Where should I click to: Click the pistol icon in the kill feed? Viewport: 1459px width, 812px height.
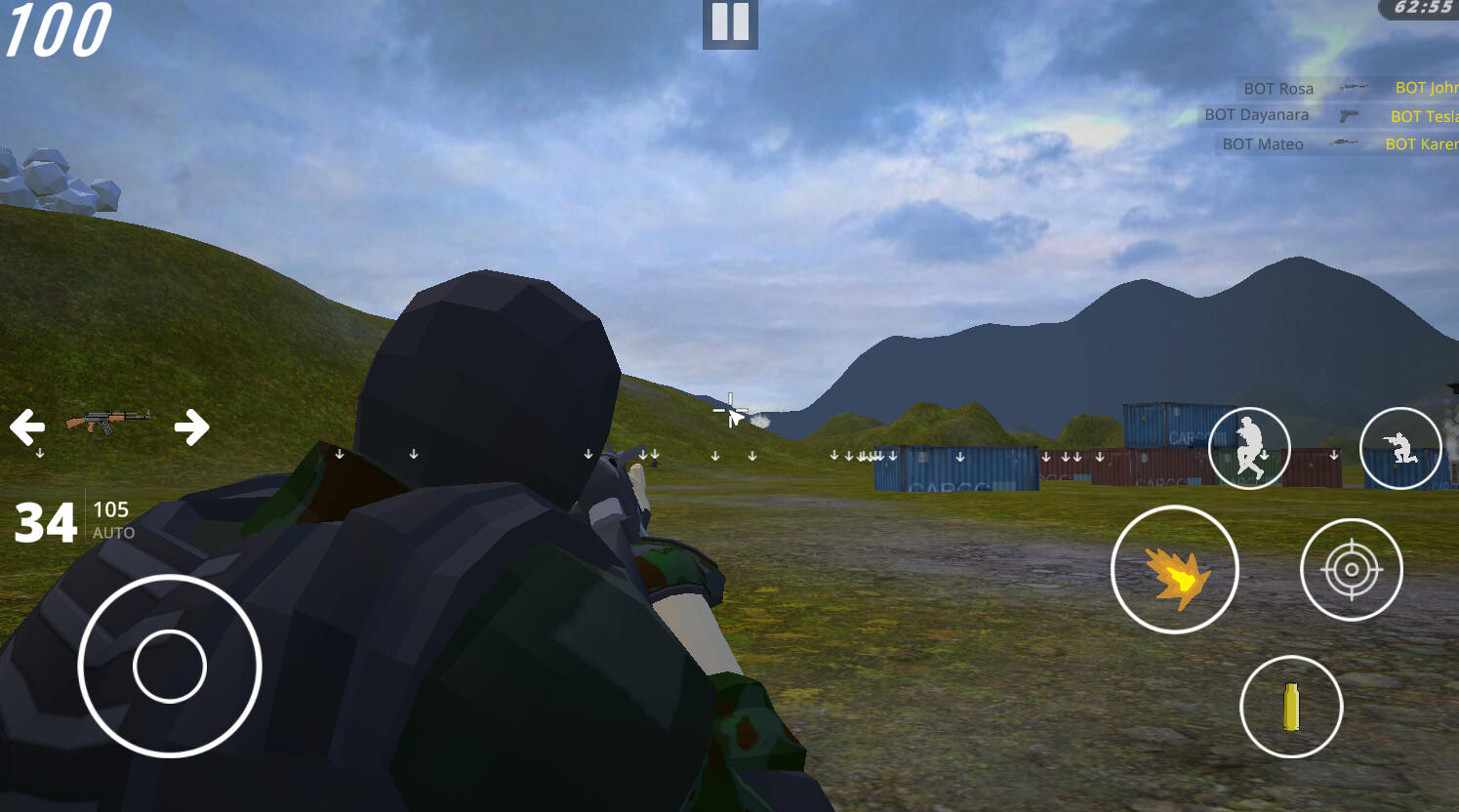coord(1348,115)
